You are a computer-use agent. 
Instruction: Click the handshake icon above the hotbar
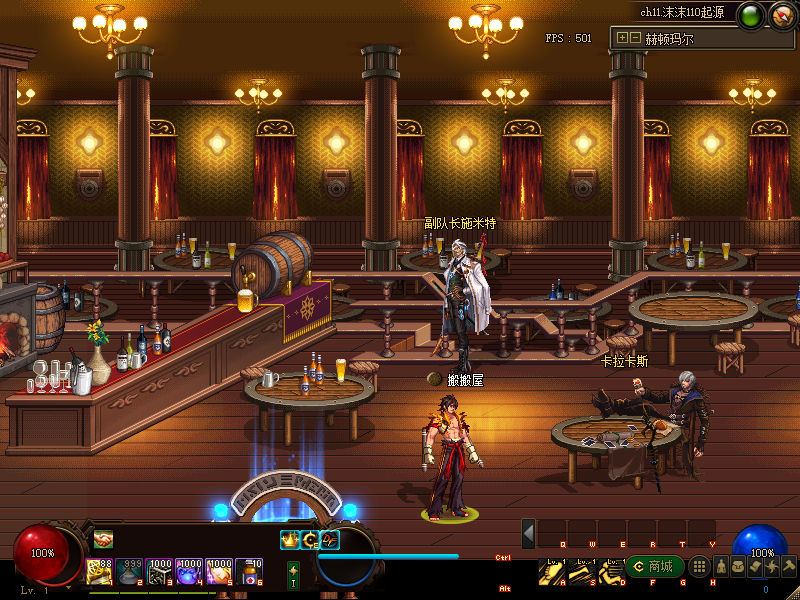click(x=103, y=540)
